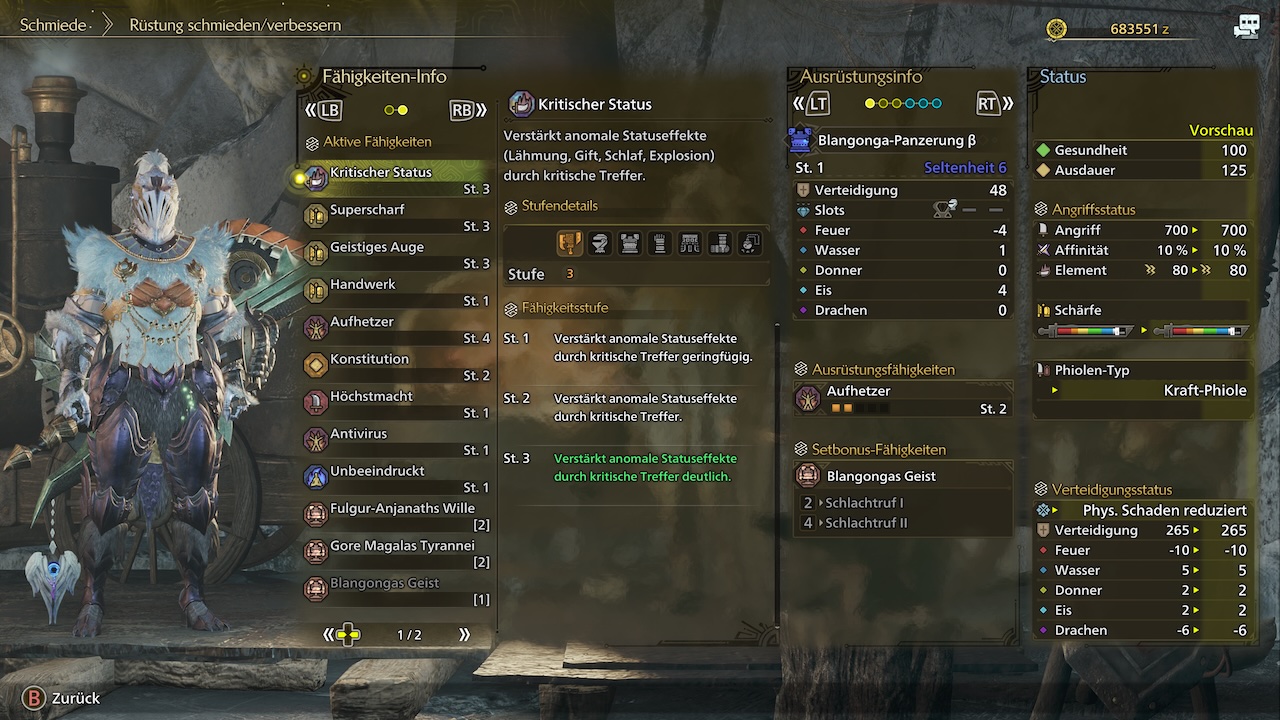Pick the Antivirus skill row
Viewport: 1280px width, 720px height.
pyautogui.click(x=397, y=440)
